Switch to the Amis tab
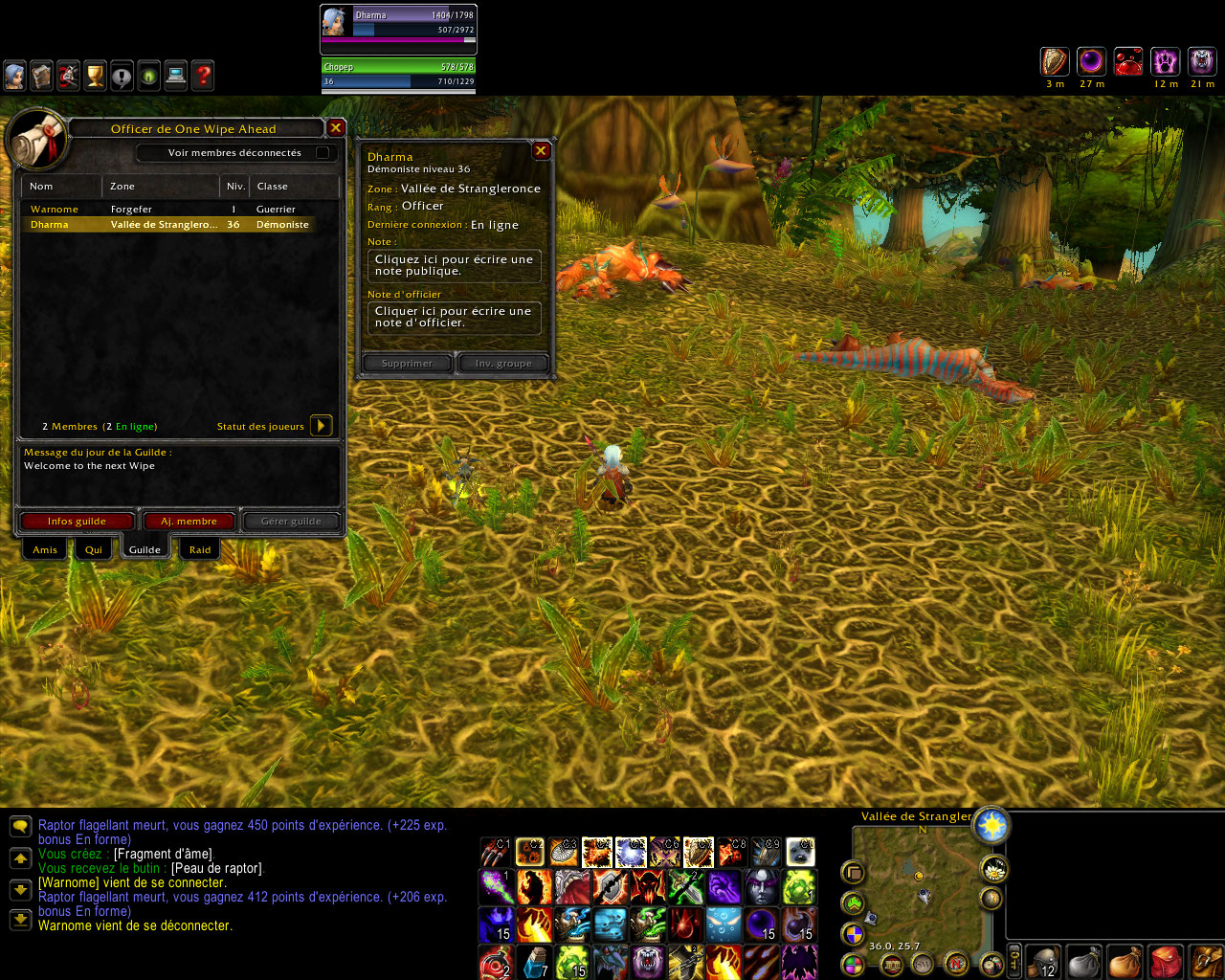 coord(45,549)
